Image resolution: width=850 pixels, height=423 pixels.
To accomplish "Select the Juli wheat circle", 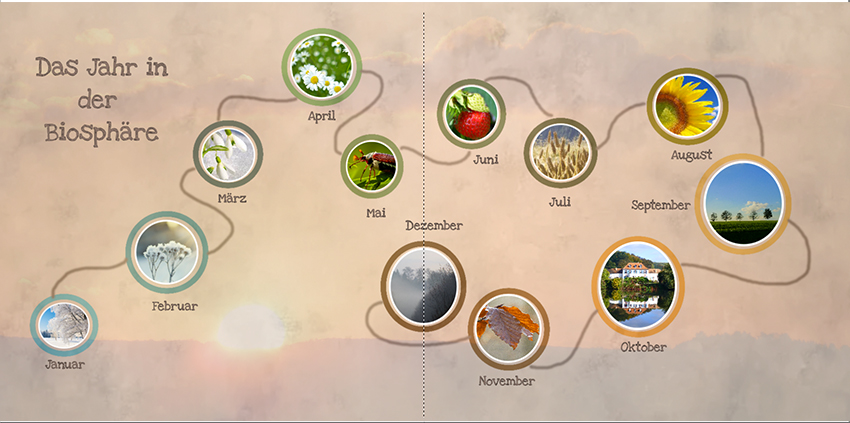I will pos(560,153).
